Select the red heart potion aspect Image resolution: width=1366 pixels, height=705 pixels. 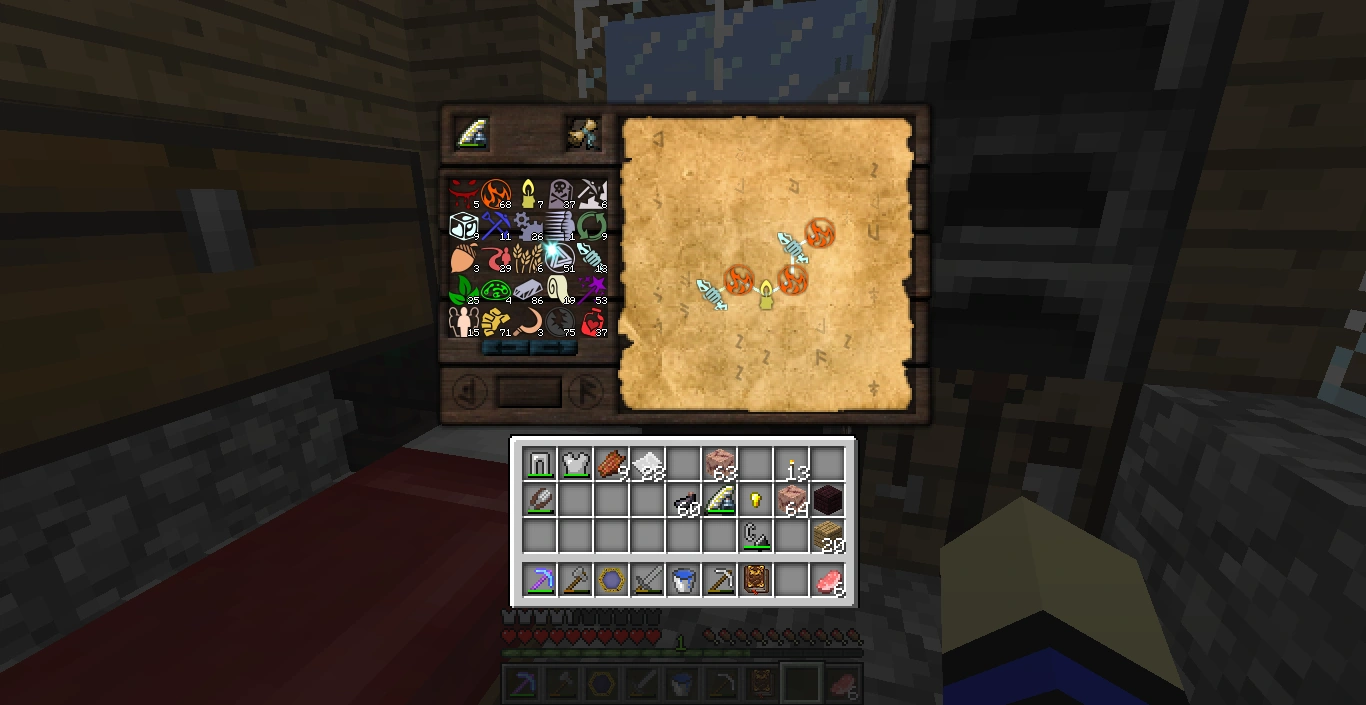pyautogui.click(x=592, y=322)
